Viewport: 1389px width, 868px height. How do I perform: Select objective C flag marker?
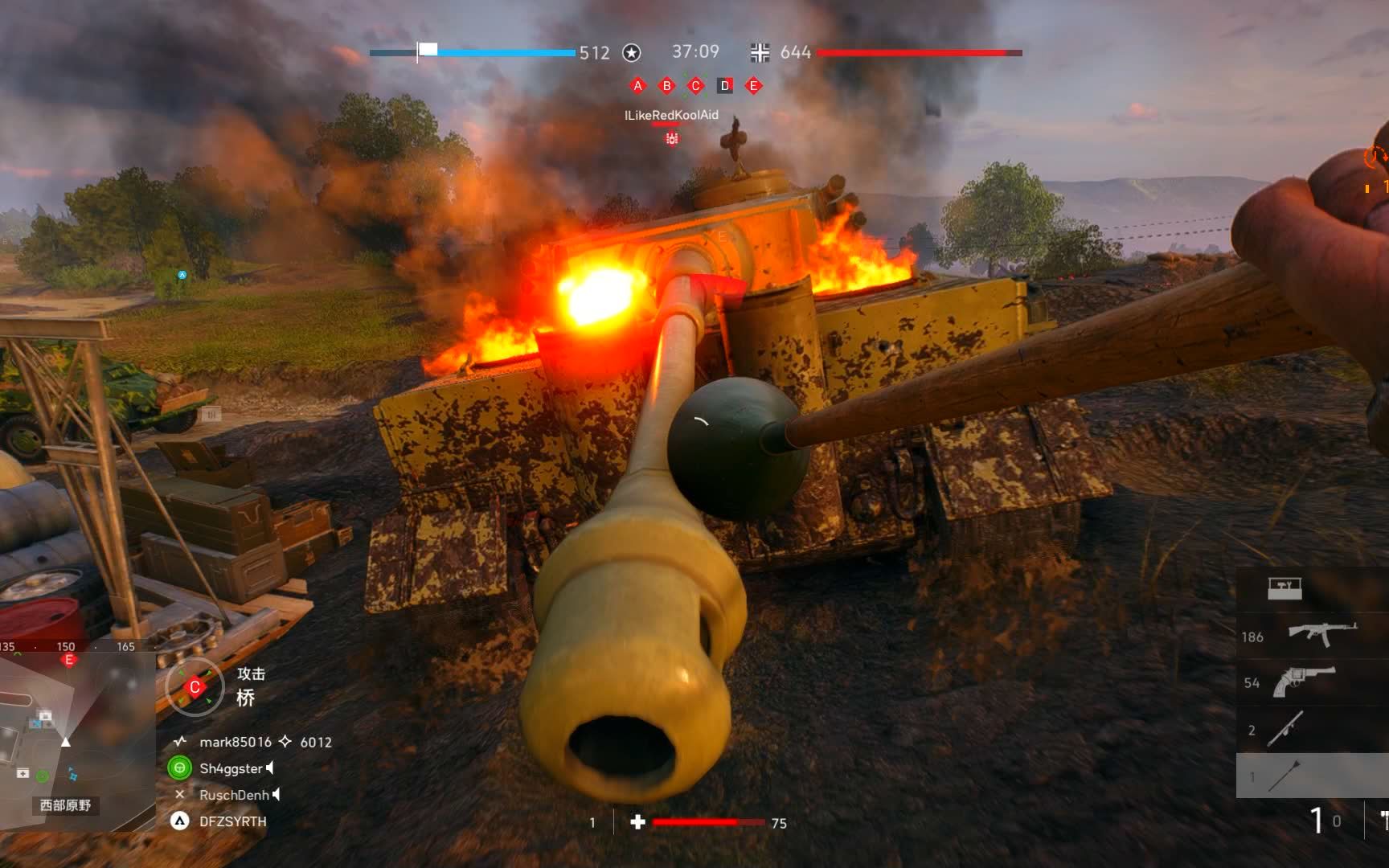[696, 86]
